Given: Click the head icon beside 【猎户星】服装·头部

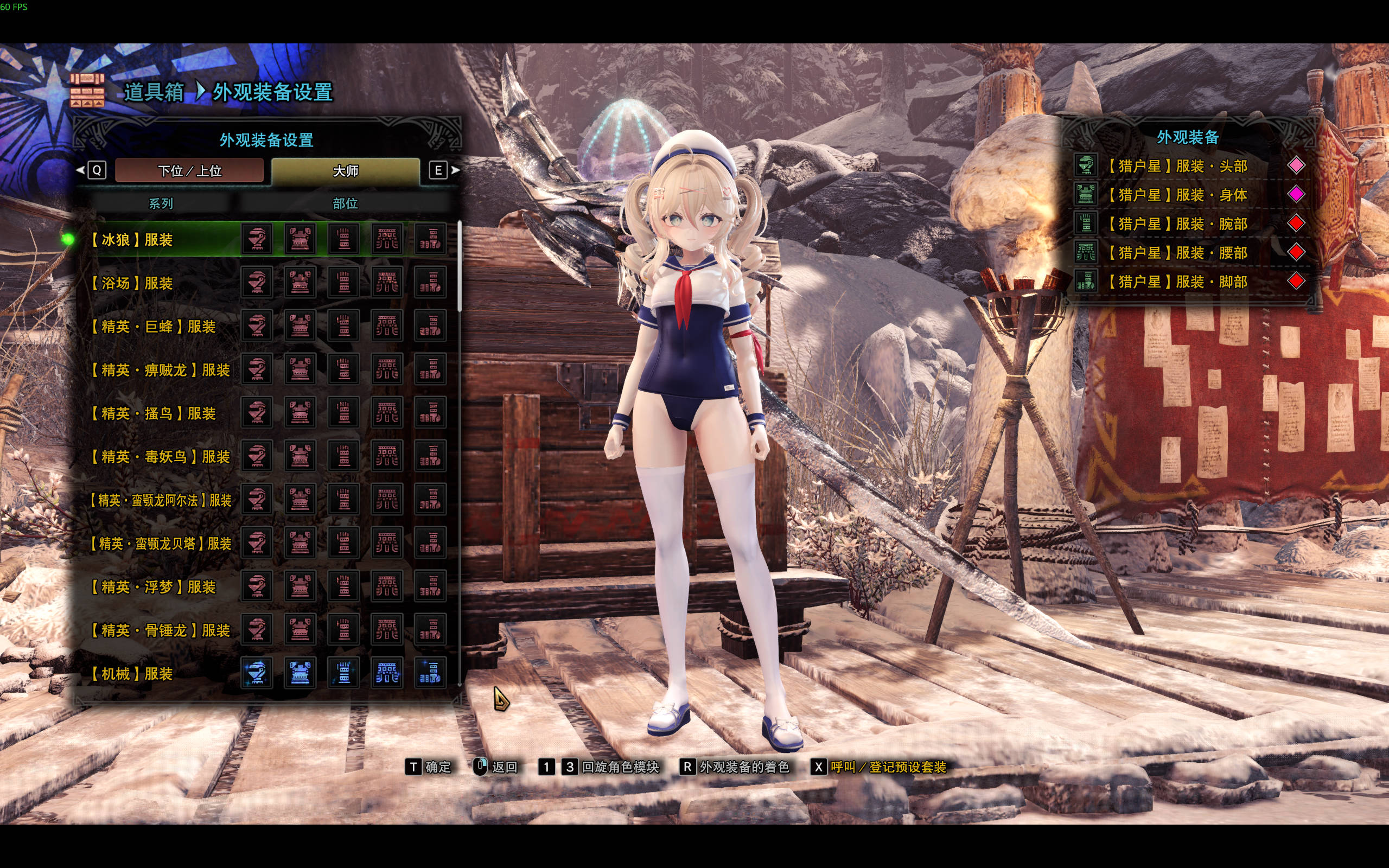Looking at the screenshot, I should tap(1087, 165).
